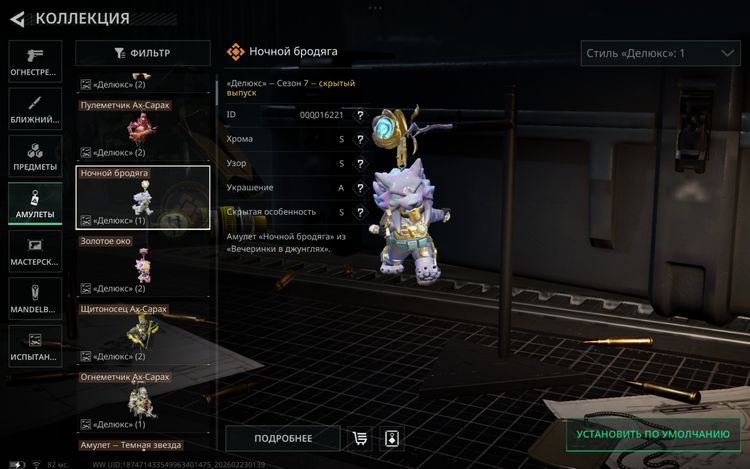This screenshot has width=750, height=469.
Task: Go back using the Коллекция arrow
Action: (17, 18)
